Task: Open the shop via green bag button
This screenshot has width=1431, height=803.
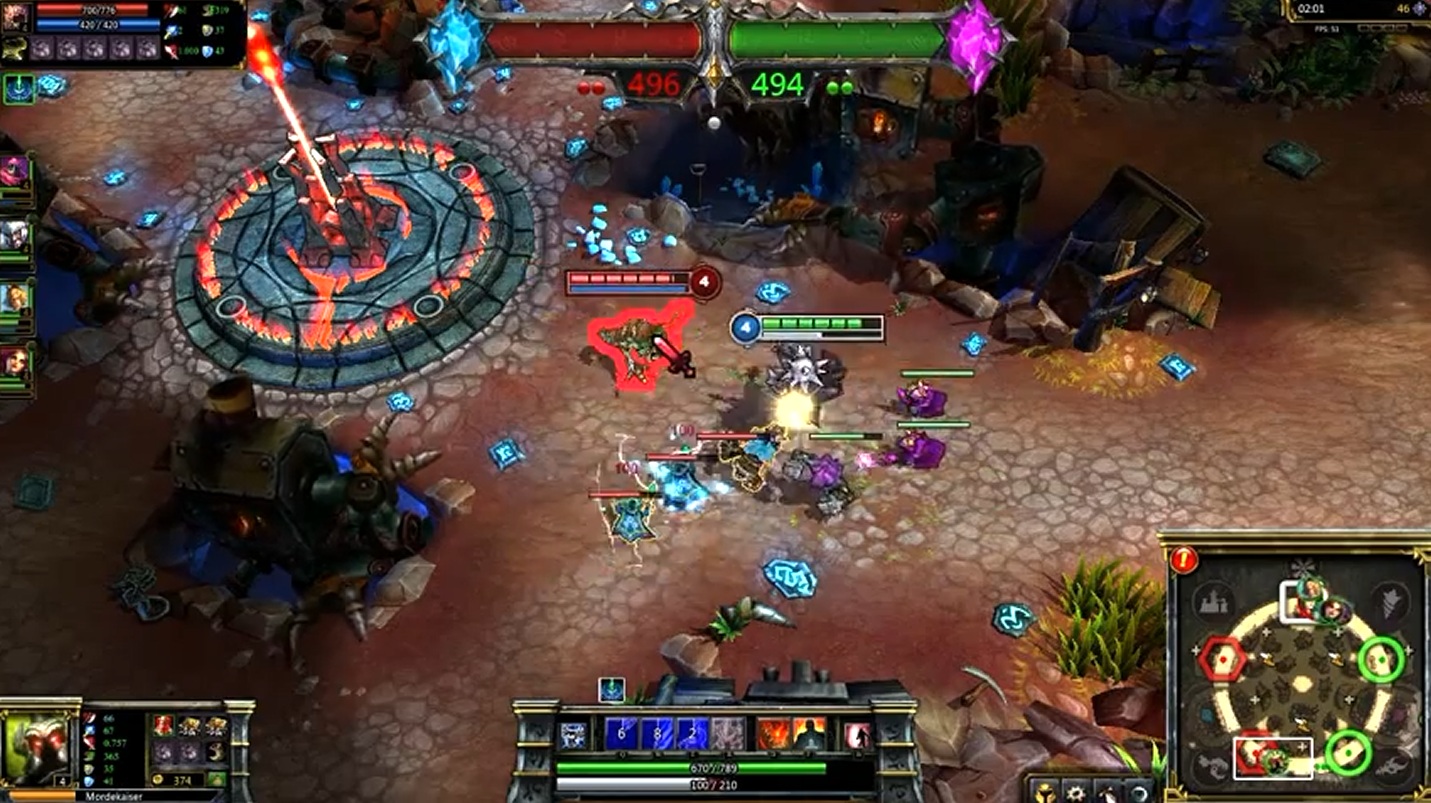Action: pos(216,779)
